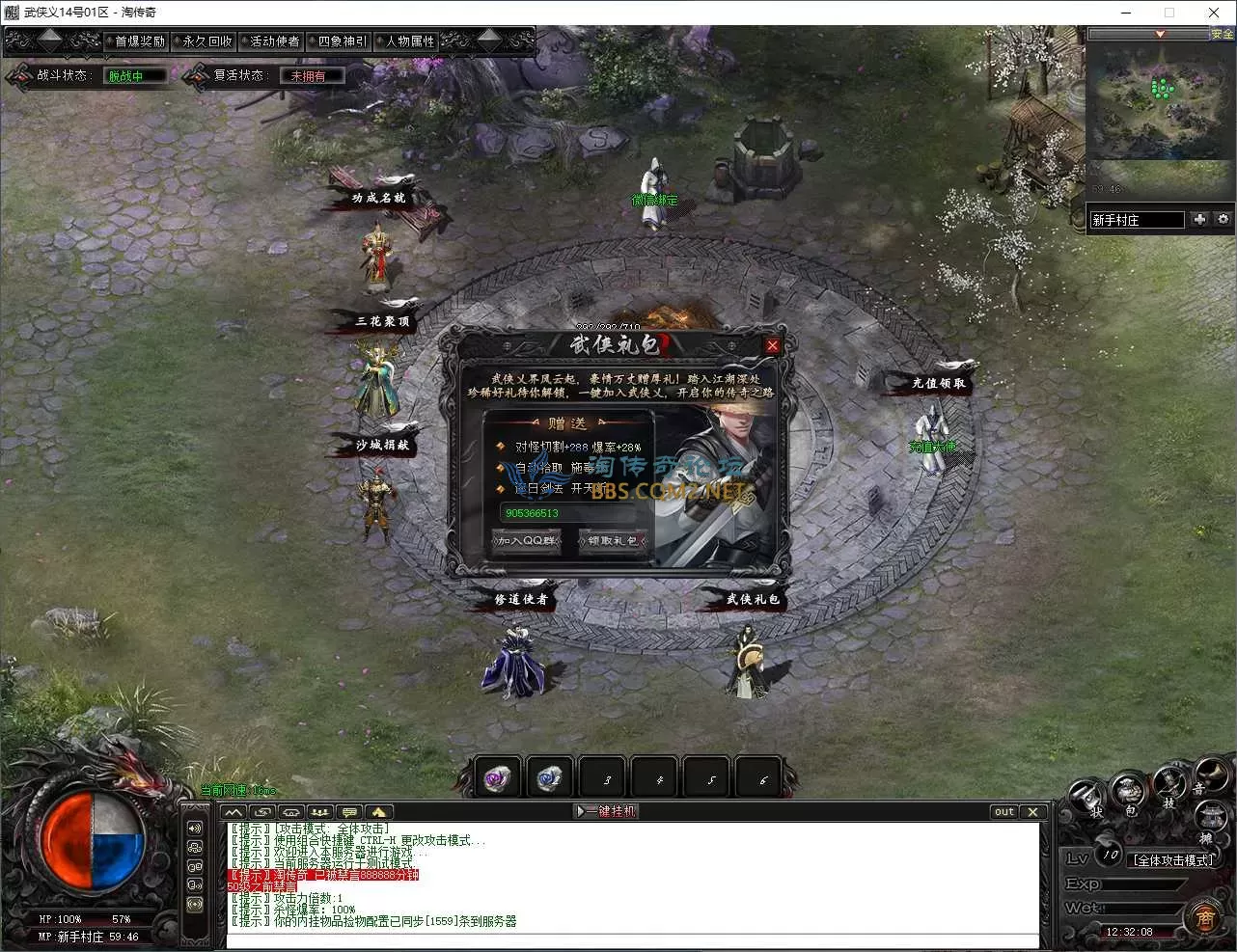Claim the gift with 领取礼包

[x=612, y=541]
